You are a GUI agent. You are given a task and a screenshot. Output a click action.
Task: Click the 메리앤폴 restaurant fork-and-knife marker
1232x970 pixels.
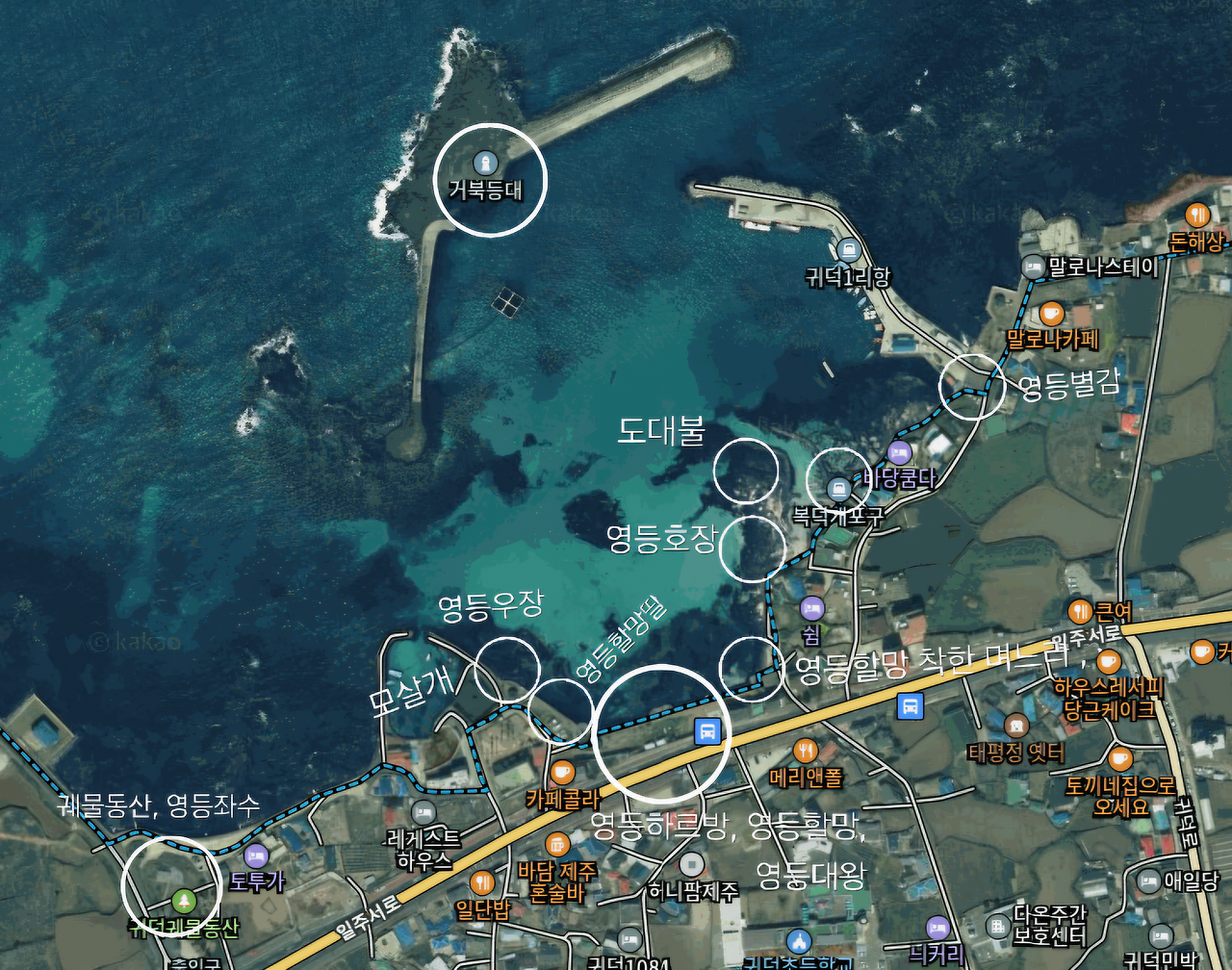tap(805, 749)
